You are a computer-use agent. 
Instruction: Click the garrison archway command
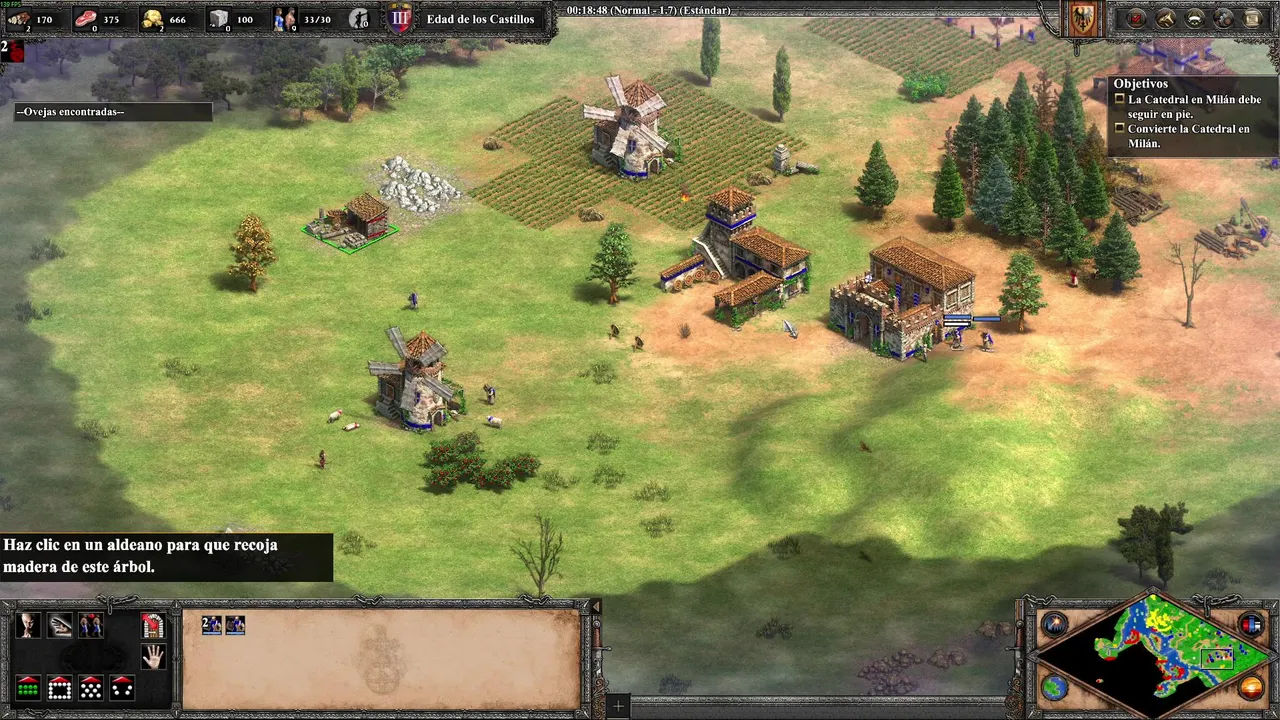[152, 626]
